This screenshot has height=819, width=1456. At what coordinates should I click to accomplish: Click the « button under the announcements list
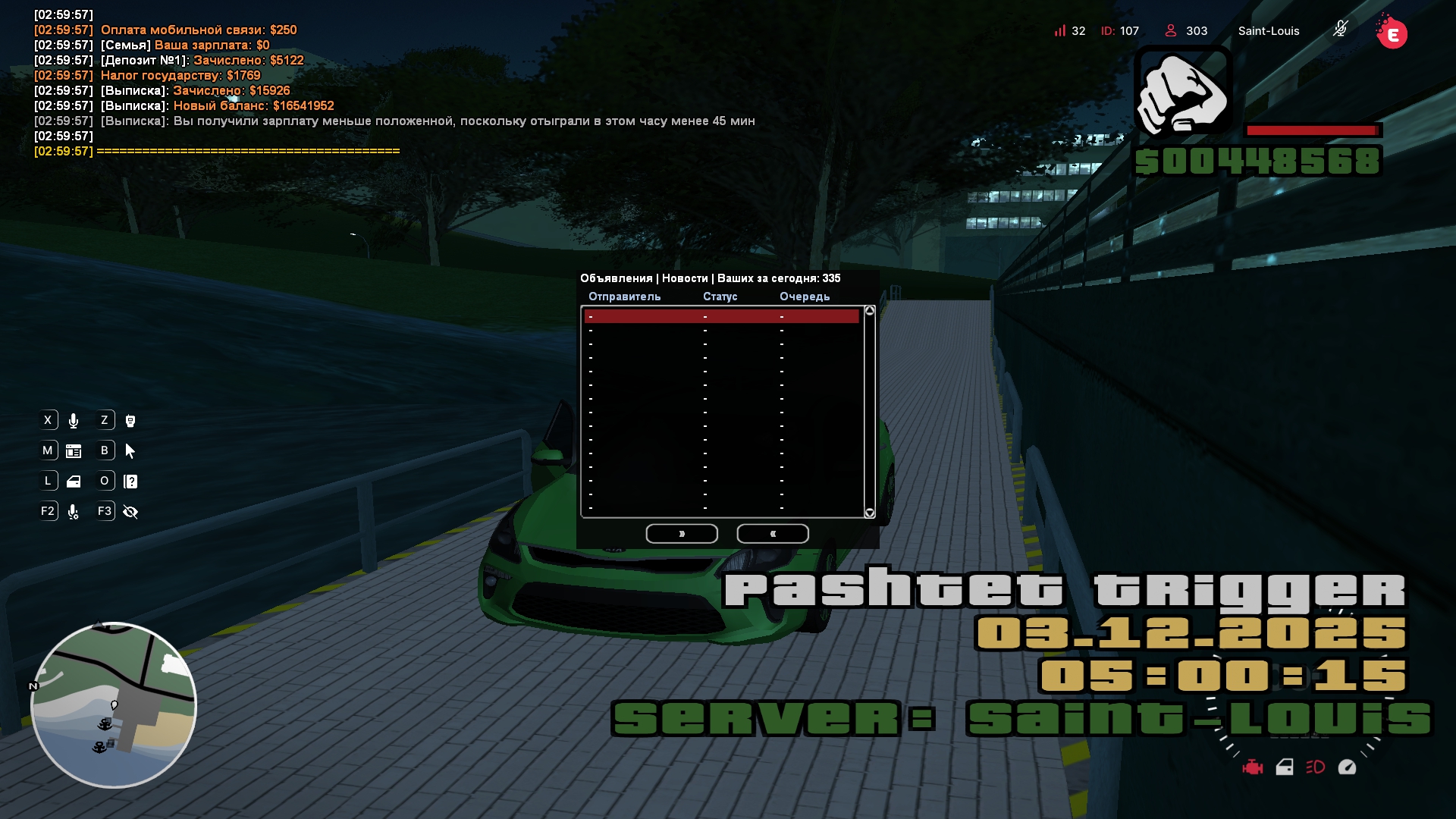click(x=772, y=534)
